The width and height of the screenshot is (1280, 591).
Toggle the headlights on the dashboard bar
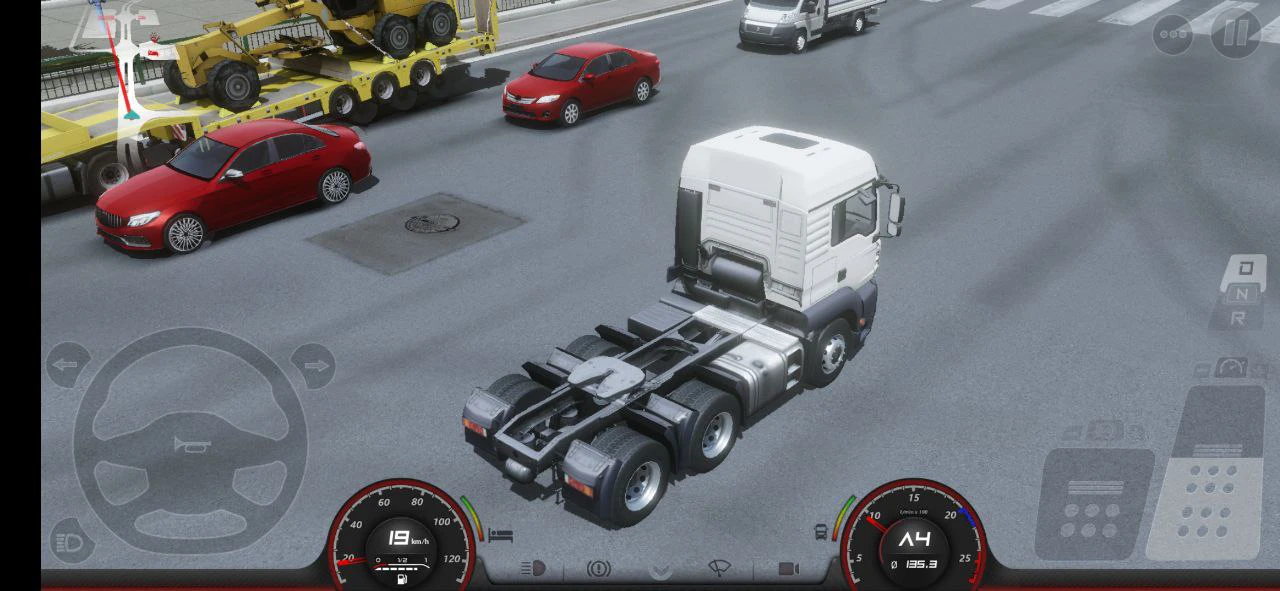click(x=533, y=568)
